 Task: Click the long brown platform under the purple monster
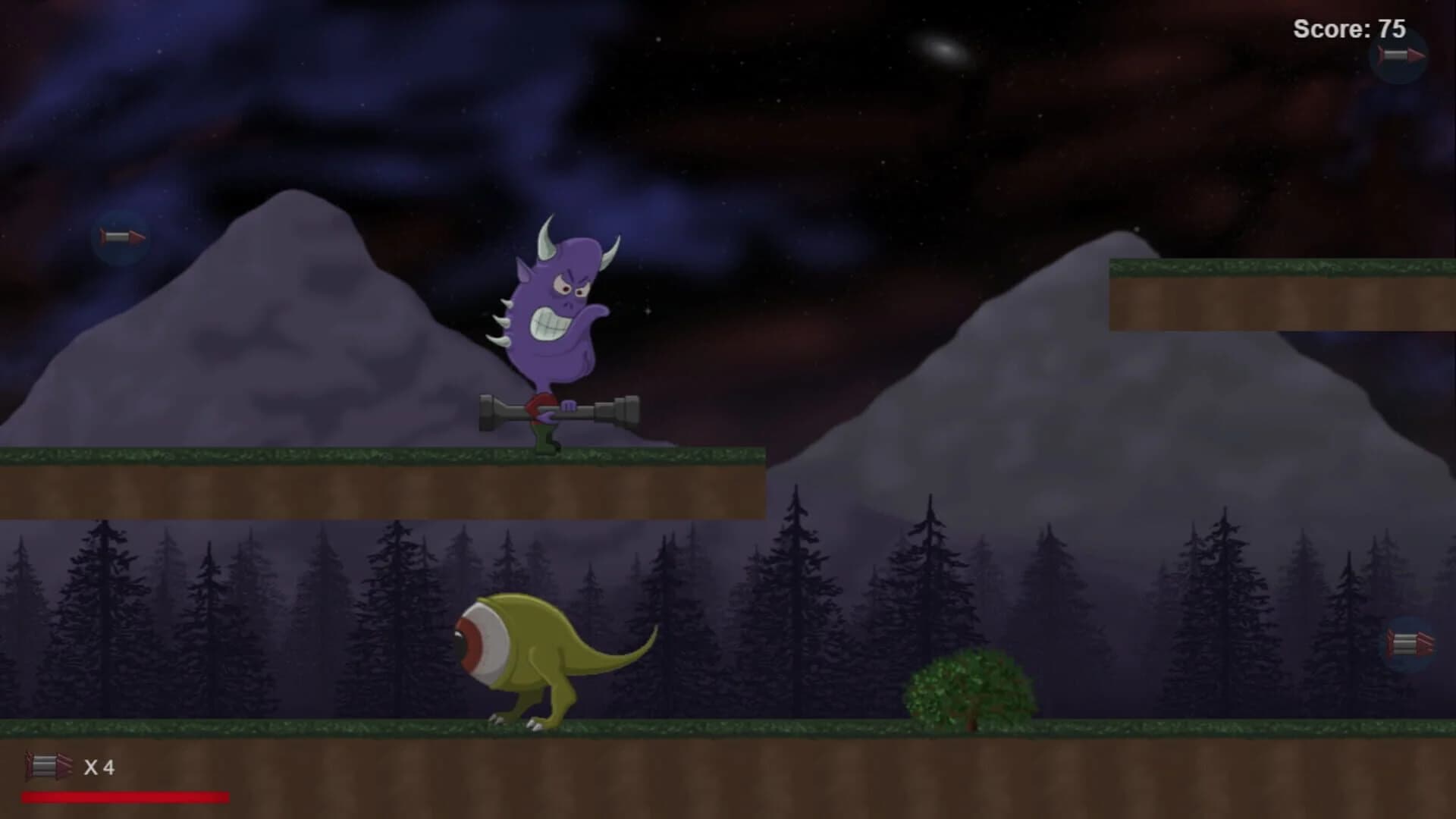pyautogui.click(x=379, y=489)
